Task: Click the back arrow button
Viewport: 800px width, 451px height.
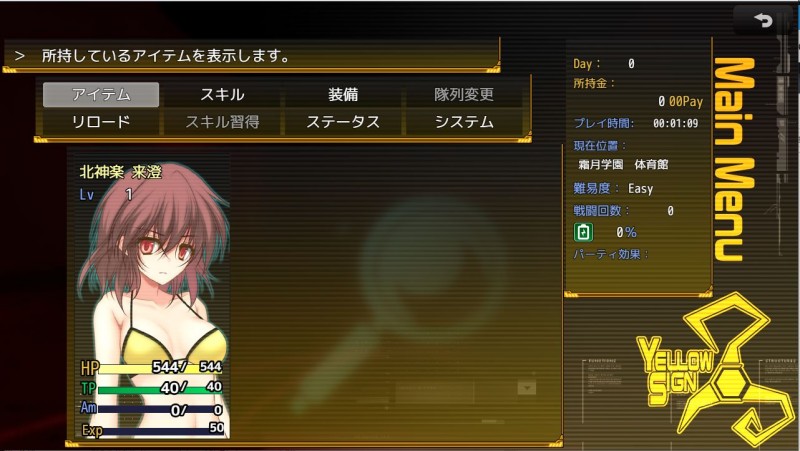Action: (765, 20)
